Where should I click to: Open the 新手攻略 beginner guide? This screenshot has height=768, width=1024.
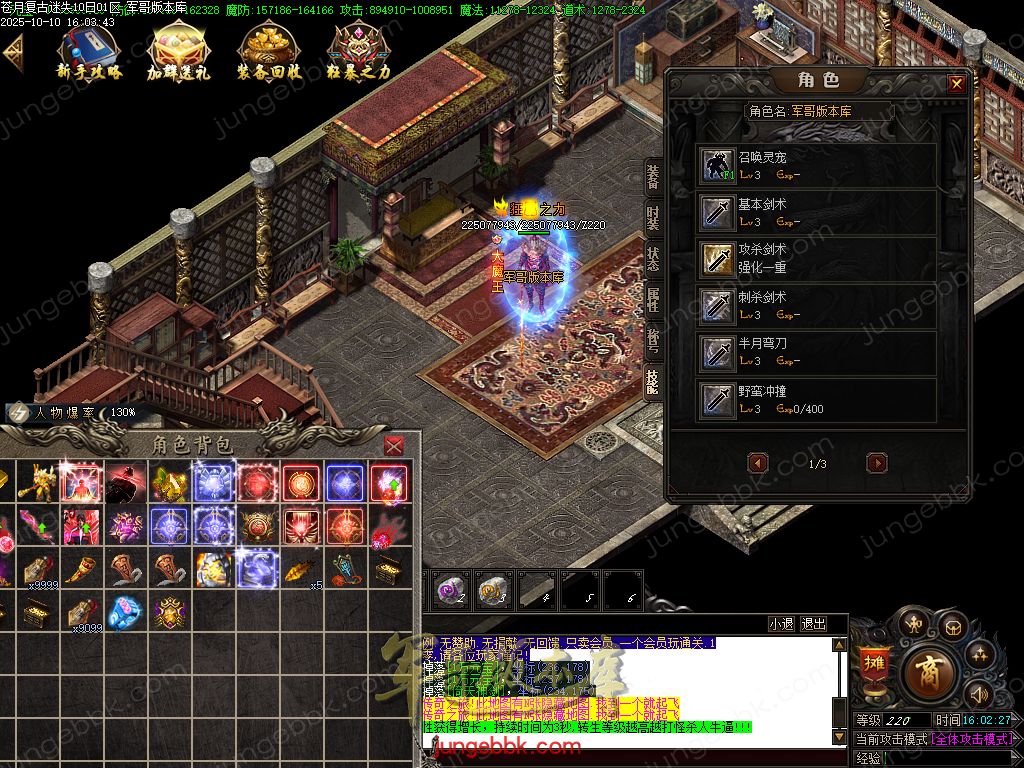point(88,52)
